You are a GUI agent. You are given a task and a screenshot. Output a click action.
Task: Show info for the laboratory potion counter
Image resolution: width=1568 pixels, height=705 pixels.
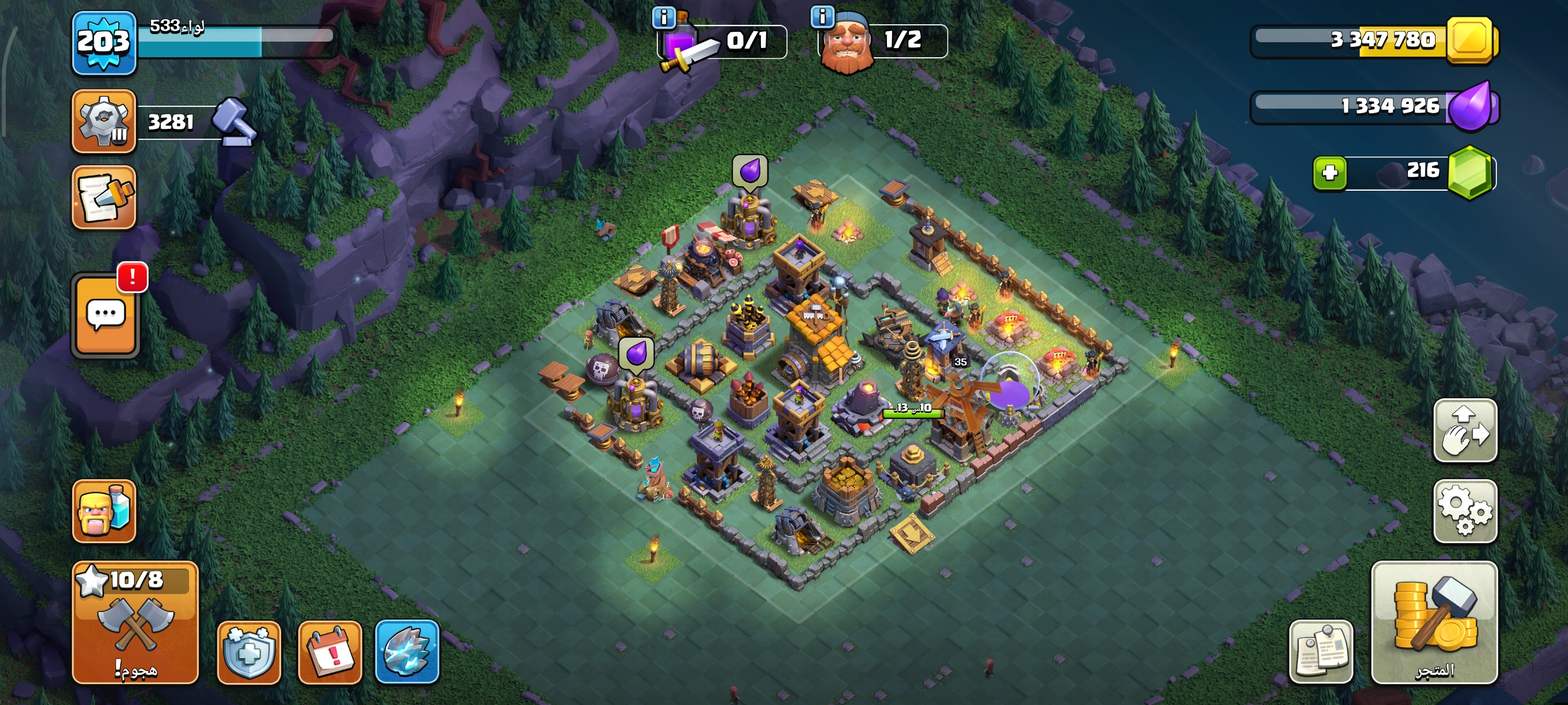pyautogui.click(x=664, y=17)
